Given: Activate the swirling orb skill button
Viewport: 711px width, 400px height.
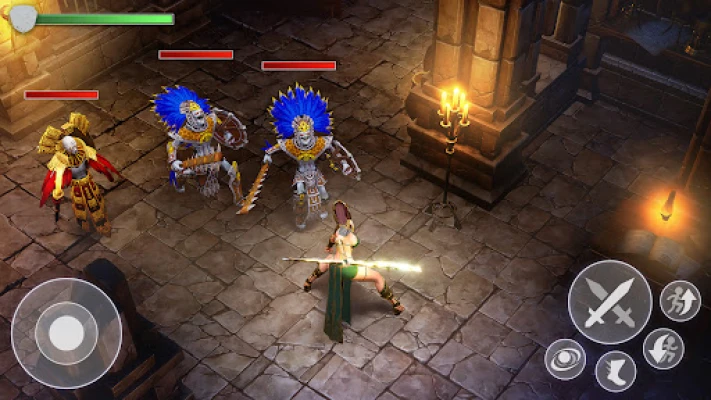Looking at the screenshot, I should [x=565, y=359].
